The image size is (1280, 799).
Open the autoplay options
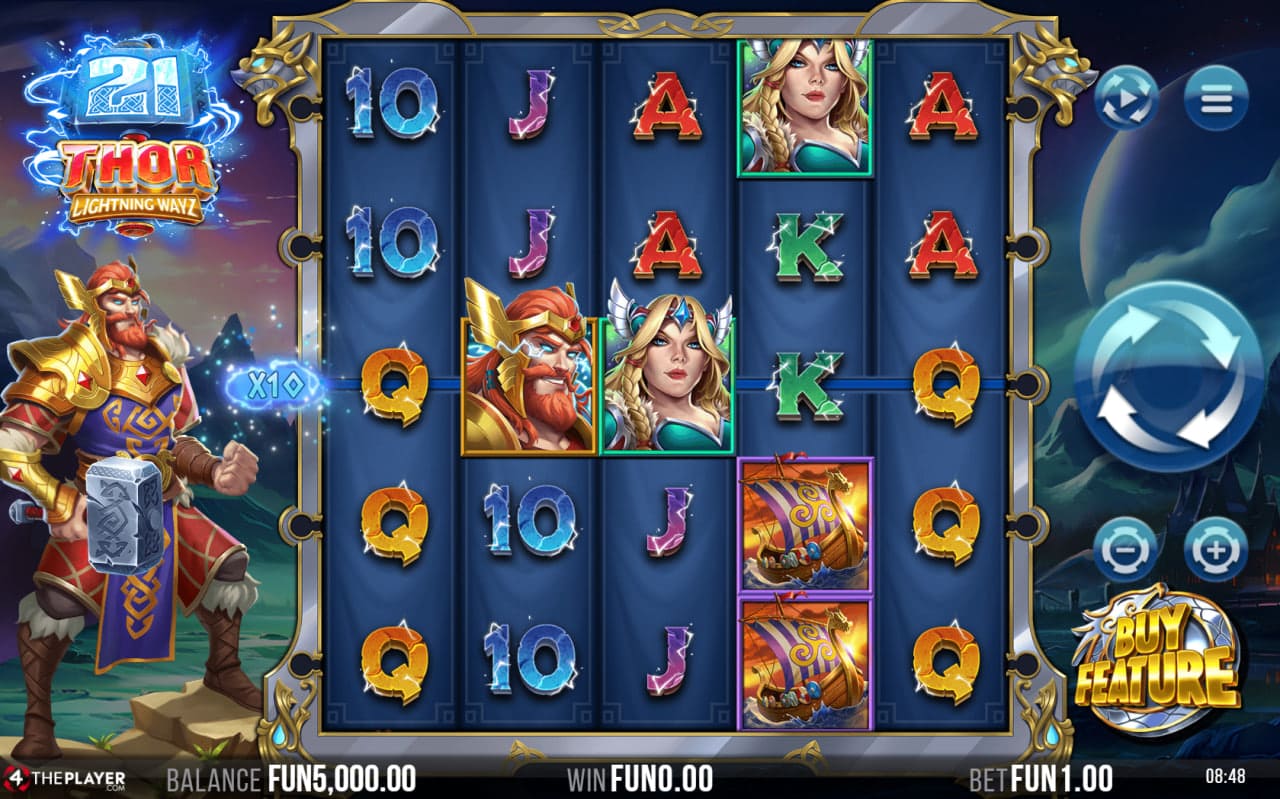pyautogui.click(x=1126, y=98)
